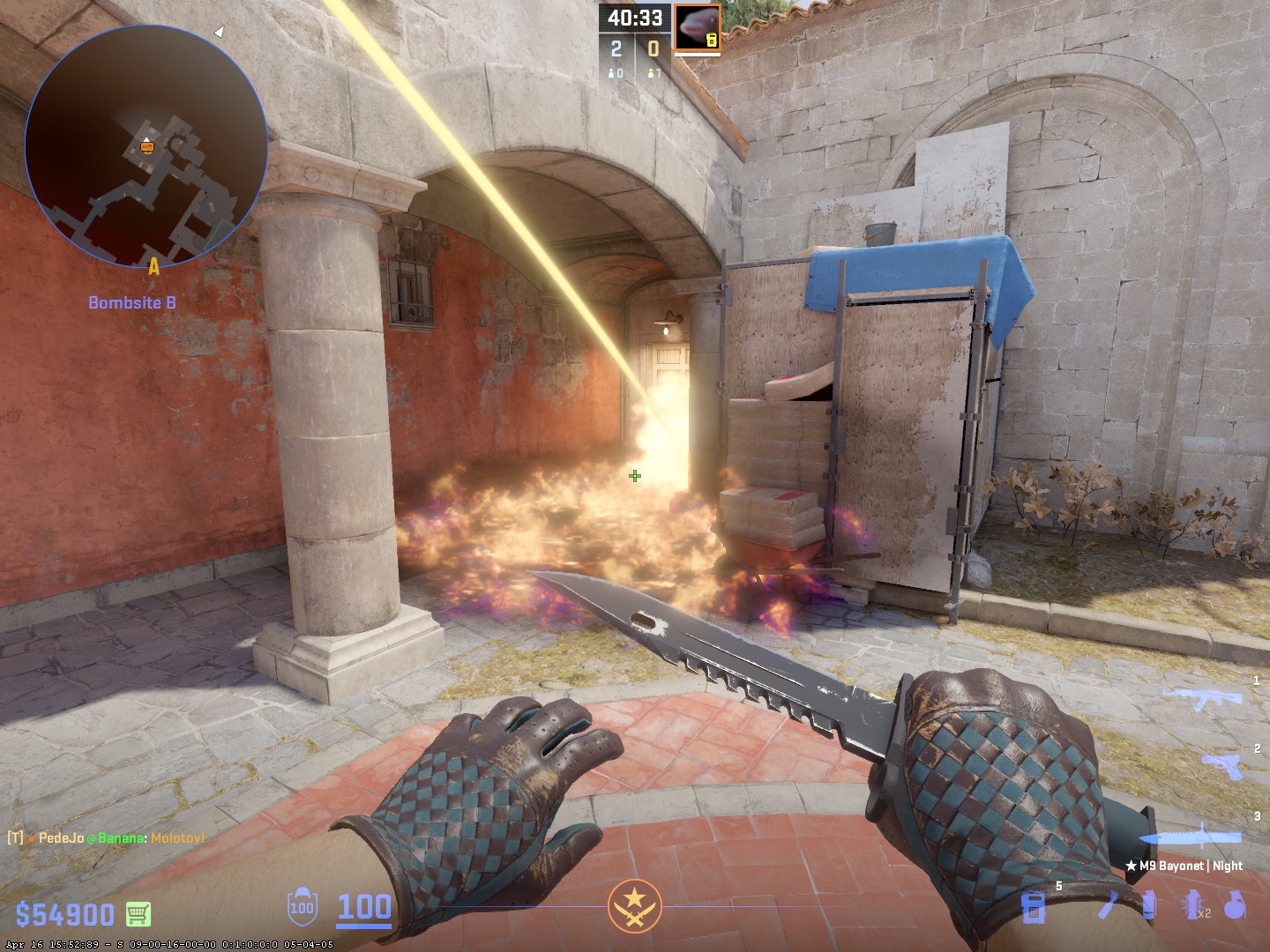Viewport: 1270px width, 952px height.
Task: Select the AK-47 rifle slot
Action: [x=1200, y=701]
